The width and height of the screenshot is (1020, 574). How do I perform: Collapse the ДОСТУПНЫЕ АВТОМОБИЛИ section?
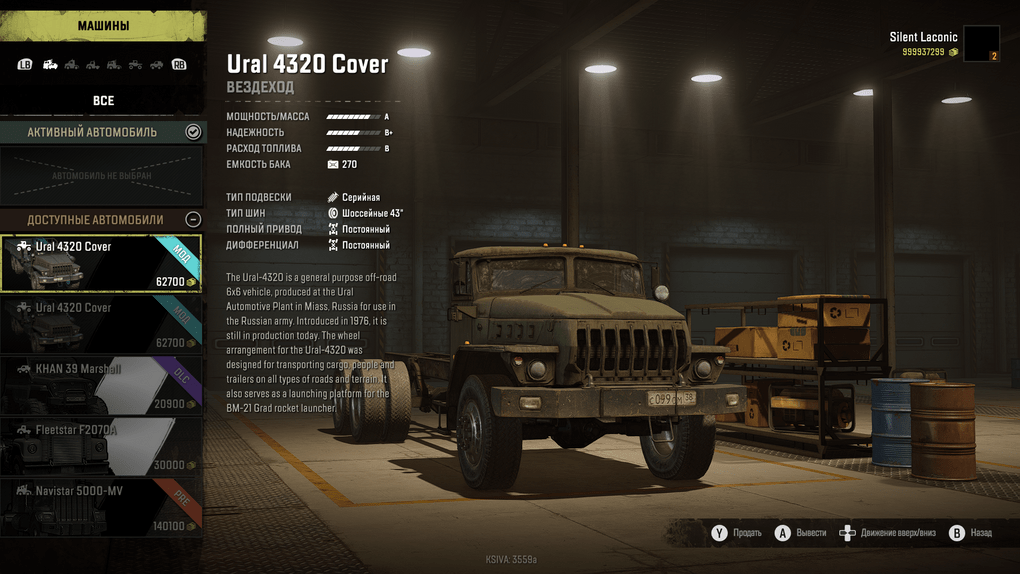coord(193,219)
